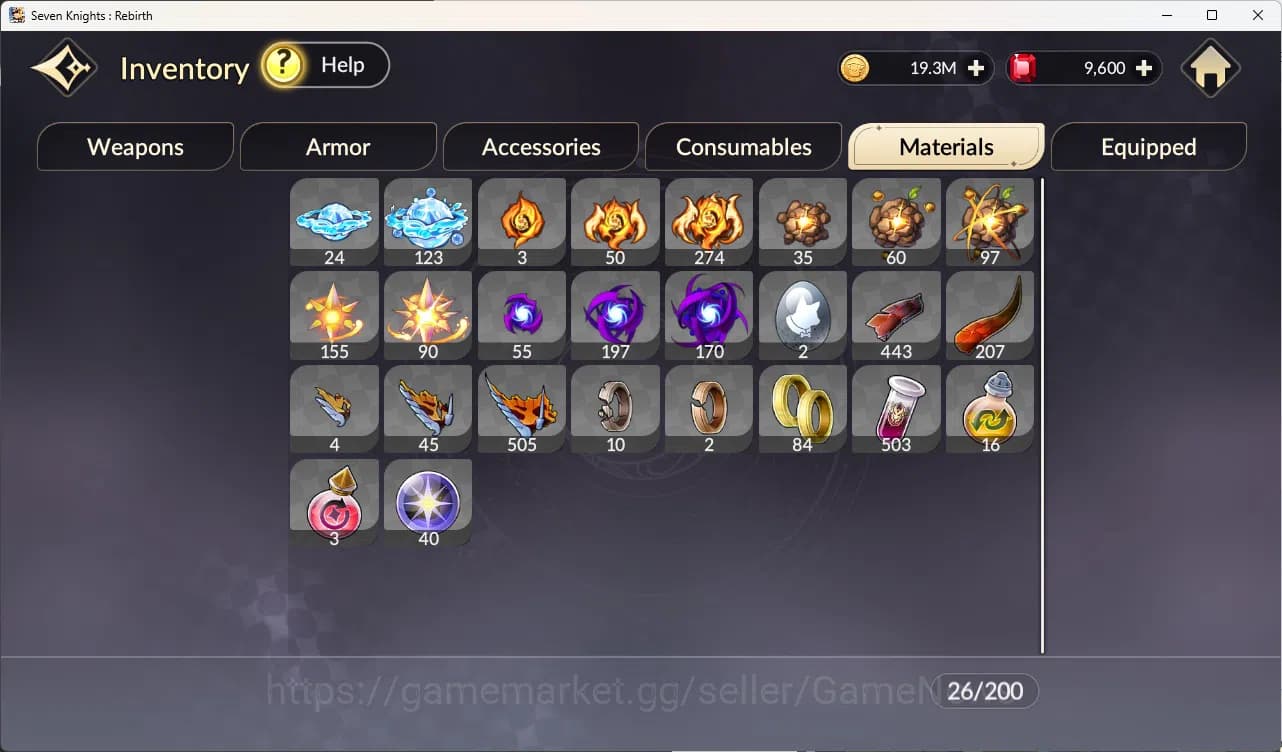This screenshot has height=752, width=1282.
Task: Select the silver egg material with count 2
Action: tap(802, 310)
